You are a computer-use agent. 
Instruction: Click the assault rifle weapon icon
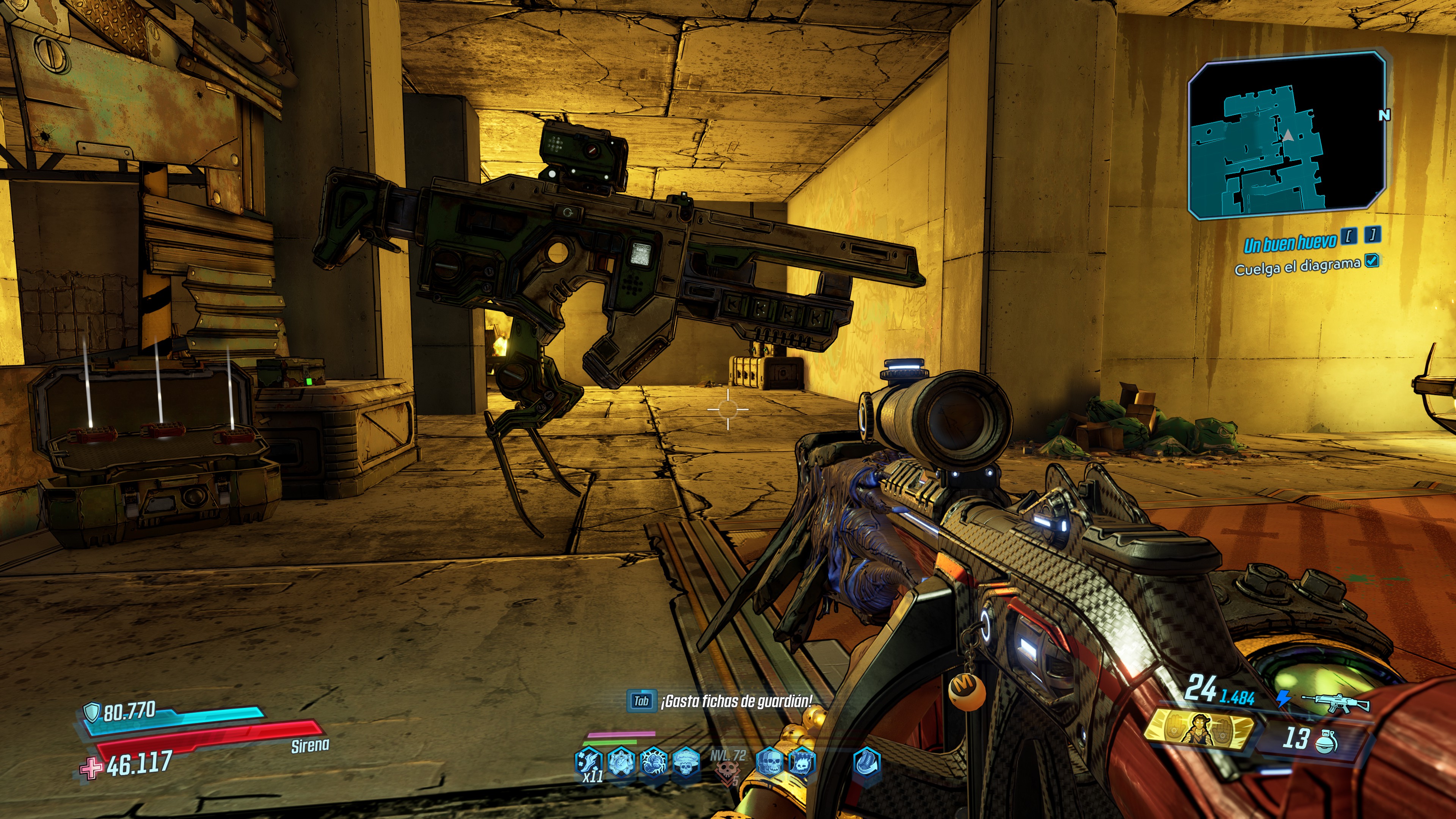(1335, 703)
